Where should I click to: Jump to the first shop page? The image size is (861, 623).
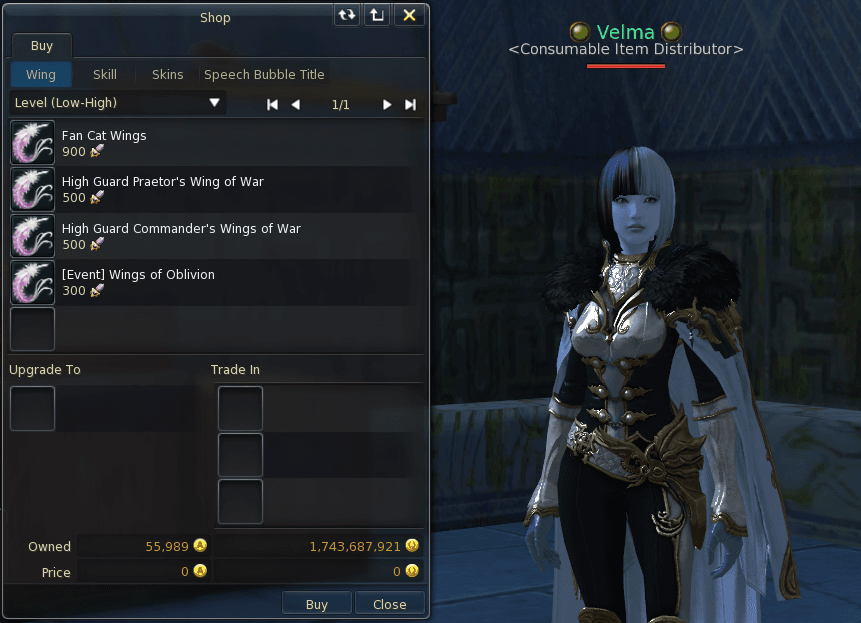[x=272, y=104]
